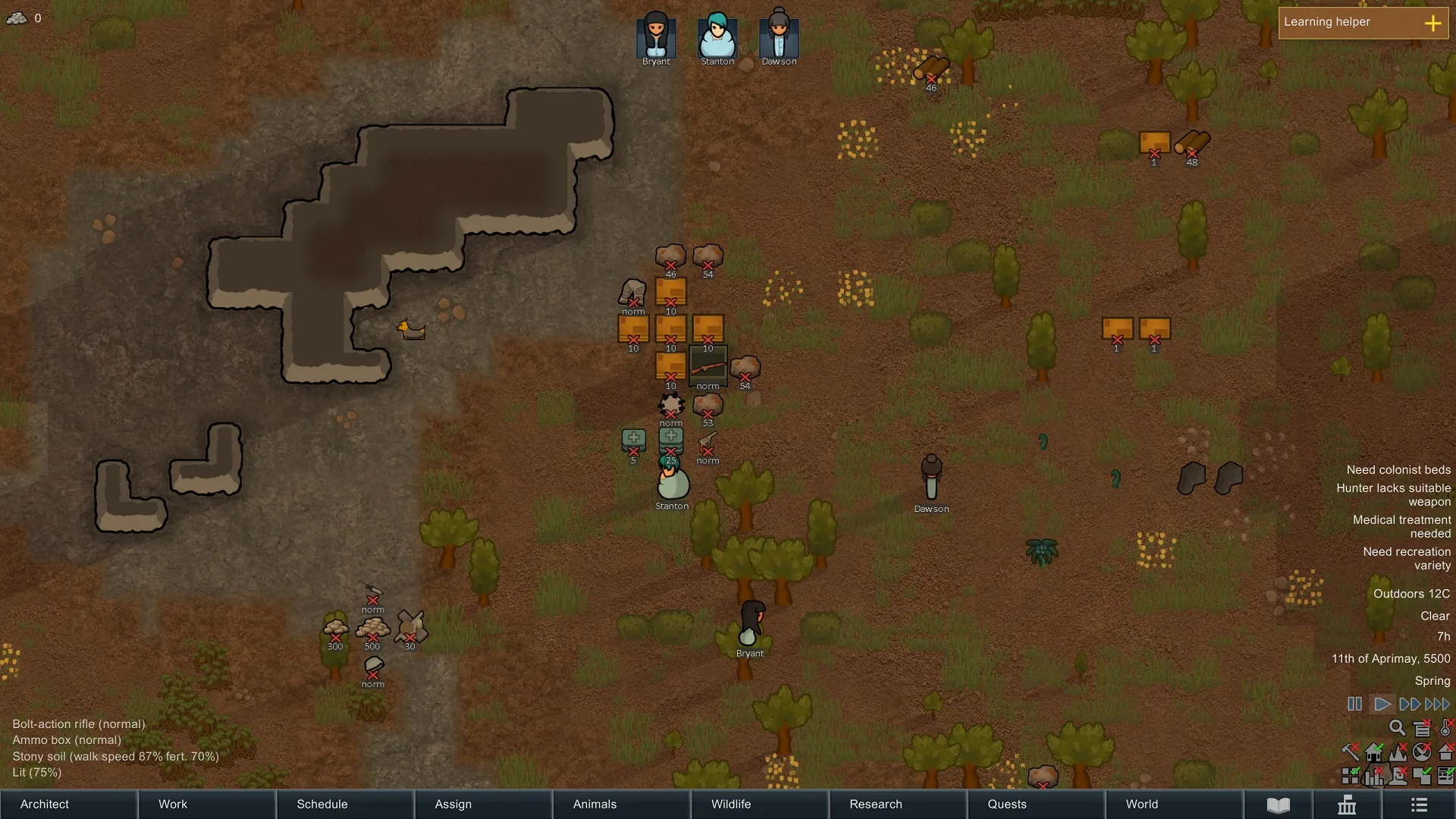Image resolution: width=1456 pixels, height=819 pixels.
Task: Open the main menu list icon
Action: [x=1420, y=805]
